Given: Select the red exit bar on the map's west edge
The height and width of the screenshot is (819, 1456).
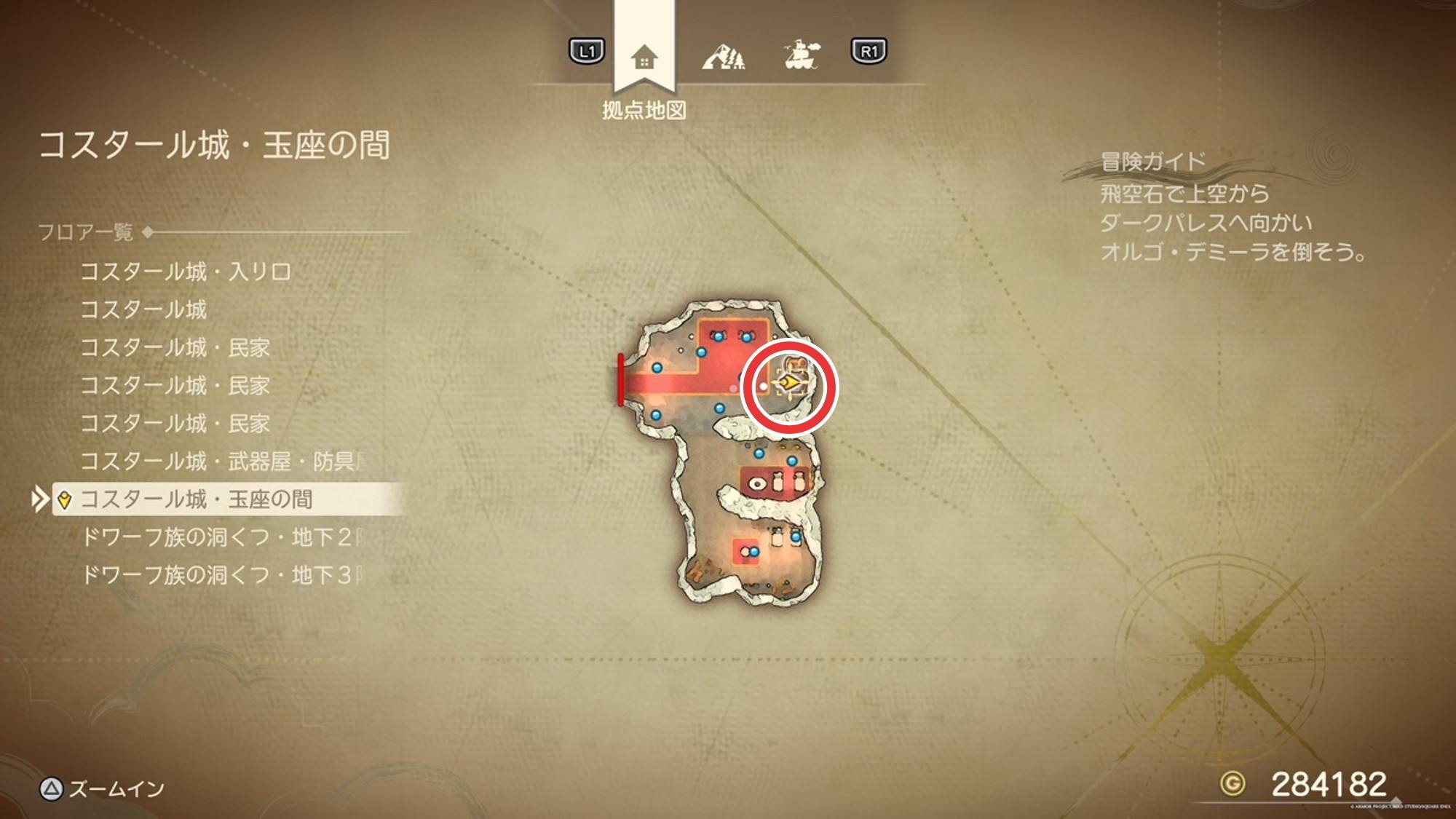Looking at the screenshot, I should point(620,379).
